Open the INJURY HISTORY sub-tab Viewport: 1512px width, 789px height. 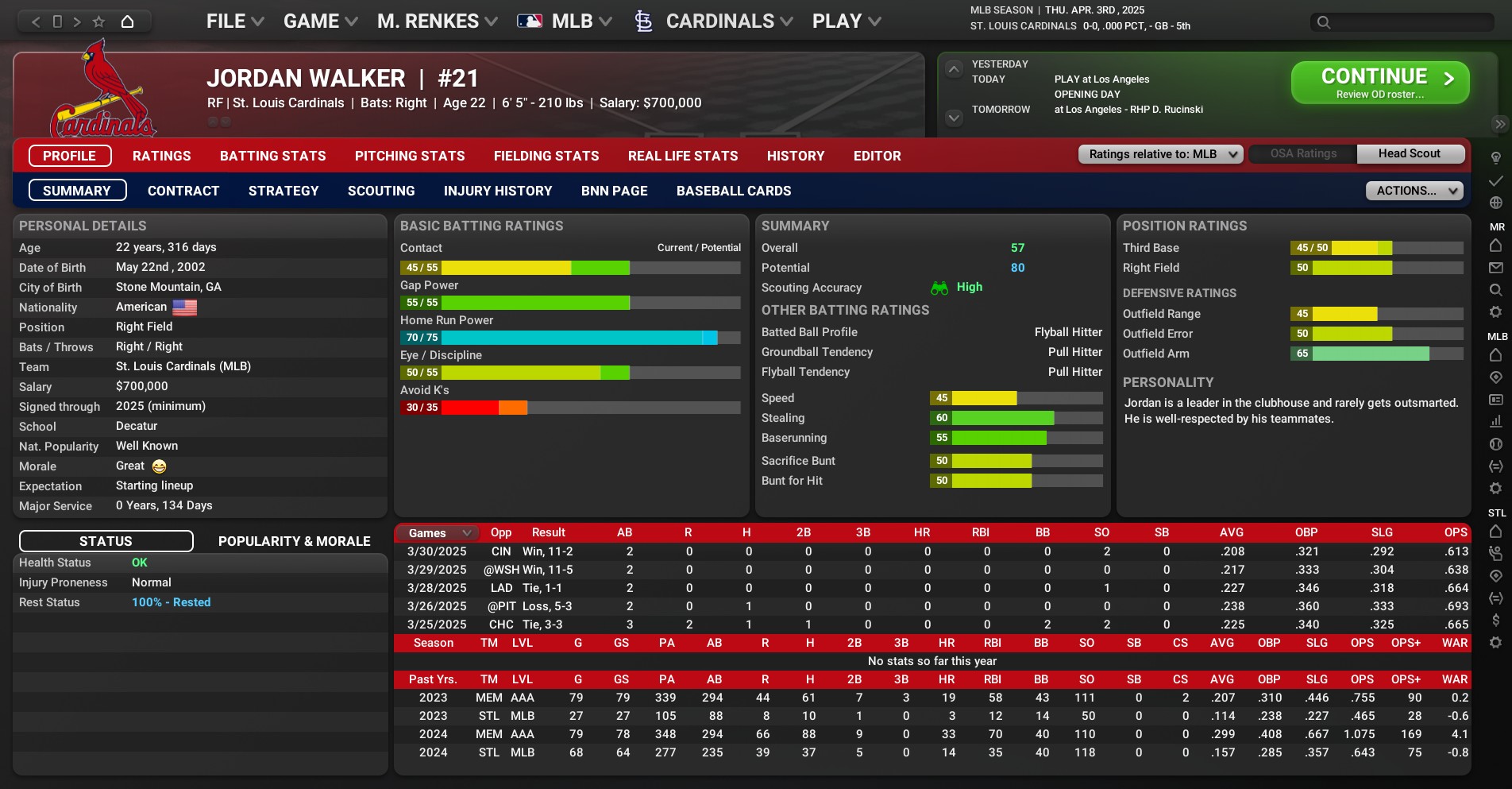[497, 191]
